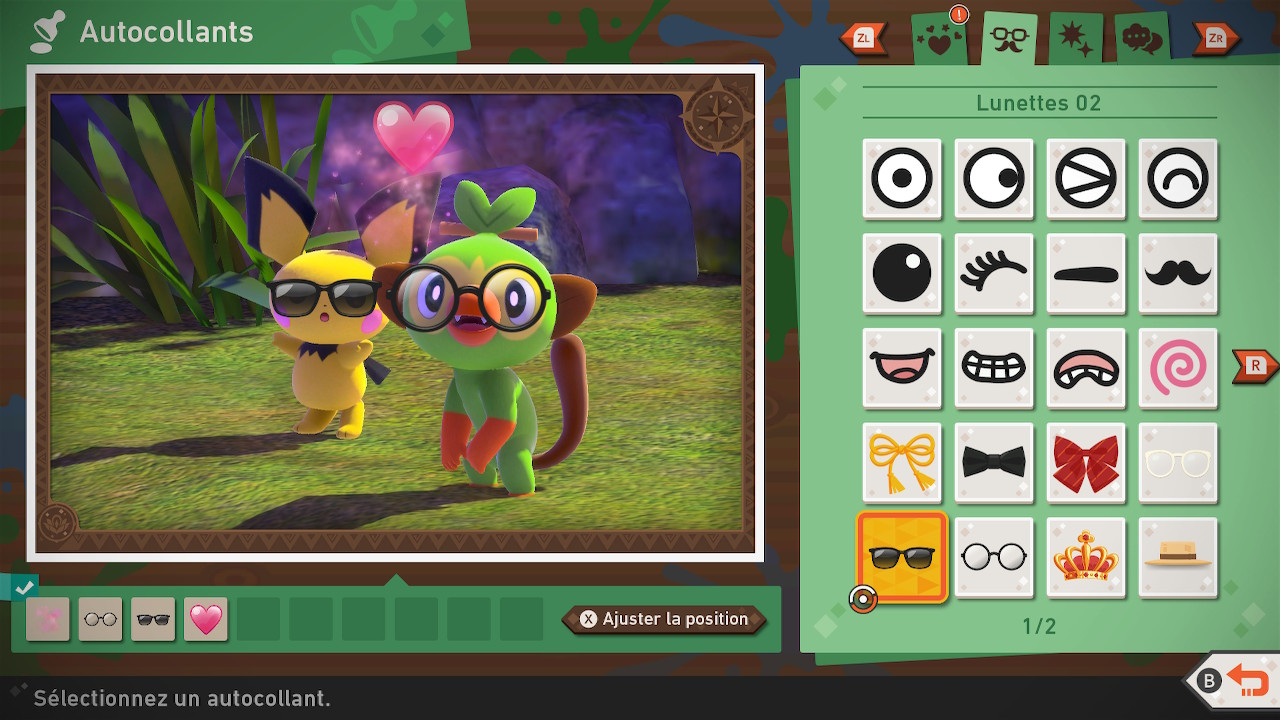Select the open smiling mouth sticker

pyautogui.click(x=902, y=368)
